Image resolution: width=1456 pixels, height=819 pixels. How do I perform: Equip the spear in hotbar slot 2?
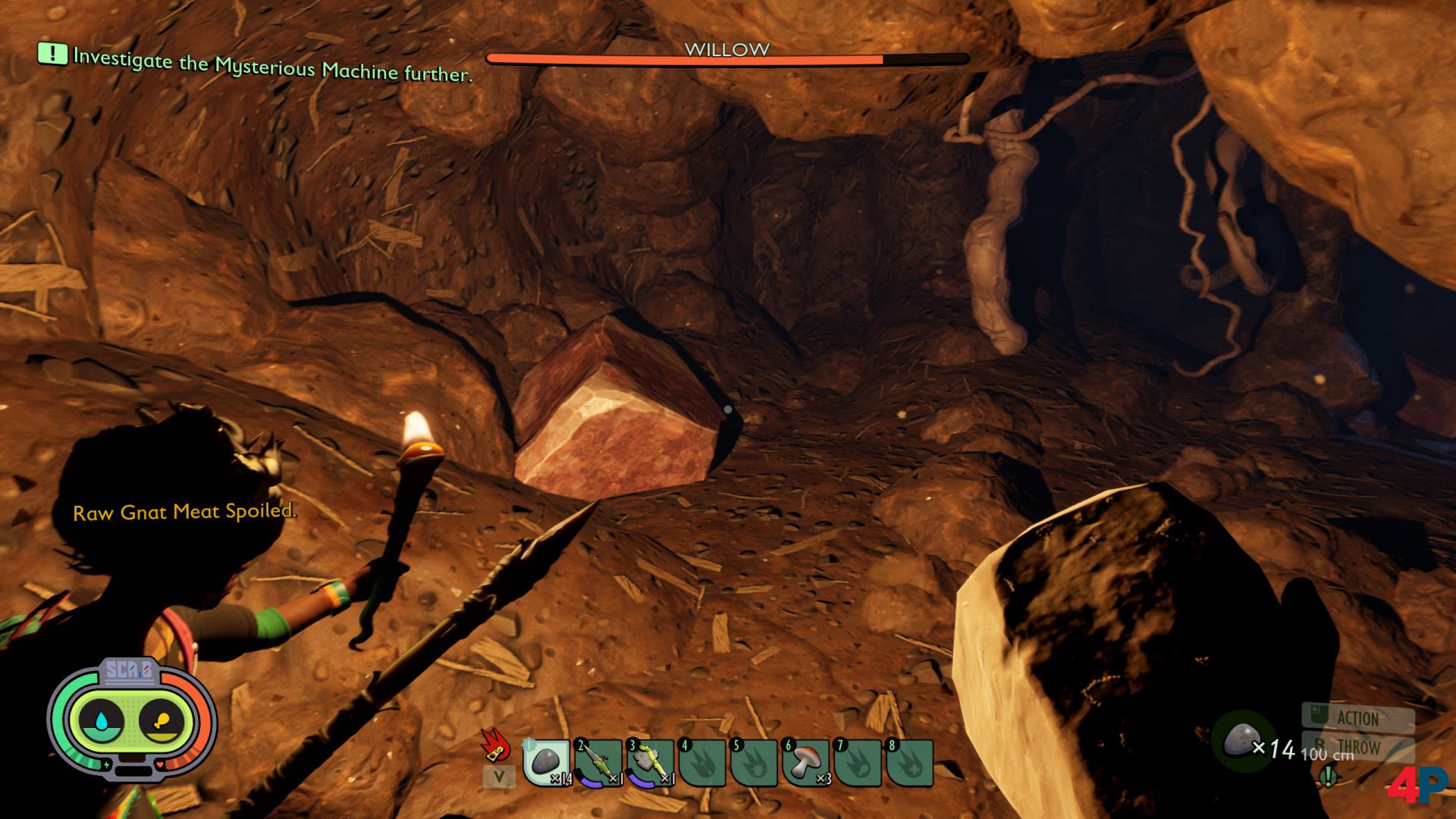(598, 762)
